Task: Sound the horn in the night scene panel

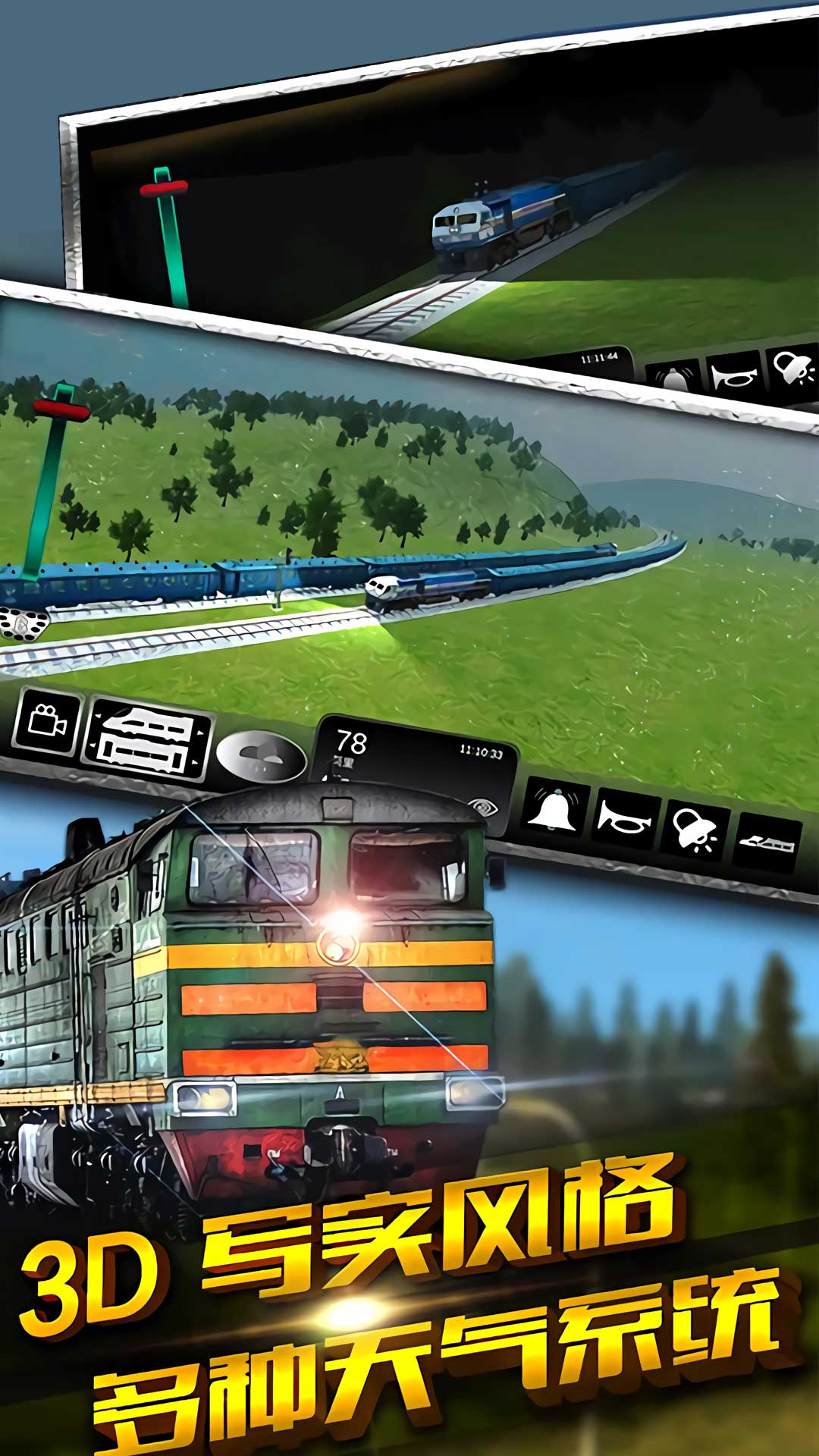Action: point(733,375)
